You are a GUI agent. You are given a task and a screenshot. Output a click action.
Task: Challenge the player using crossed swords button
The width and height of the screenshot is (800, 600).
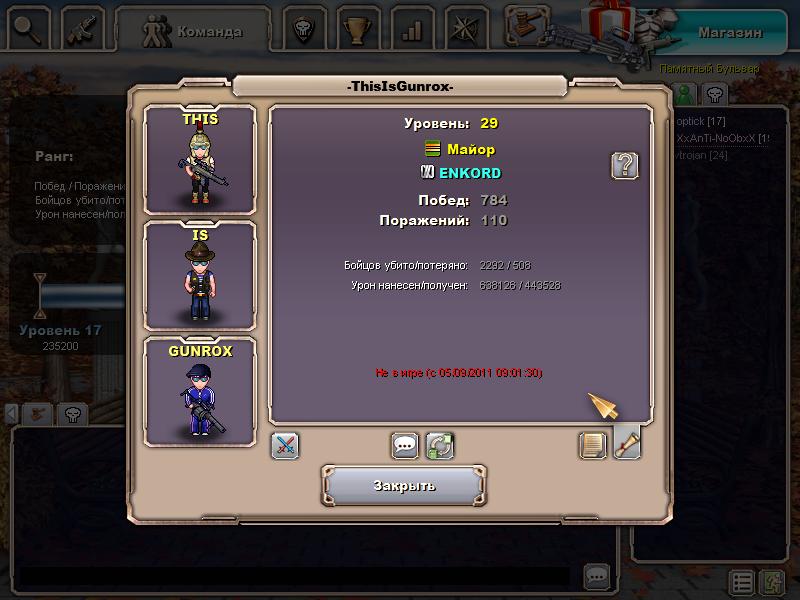click(x=286, y=445)
